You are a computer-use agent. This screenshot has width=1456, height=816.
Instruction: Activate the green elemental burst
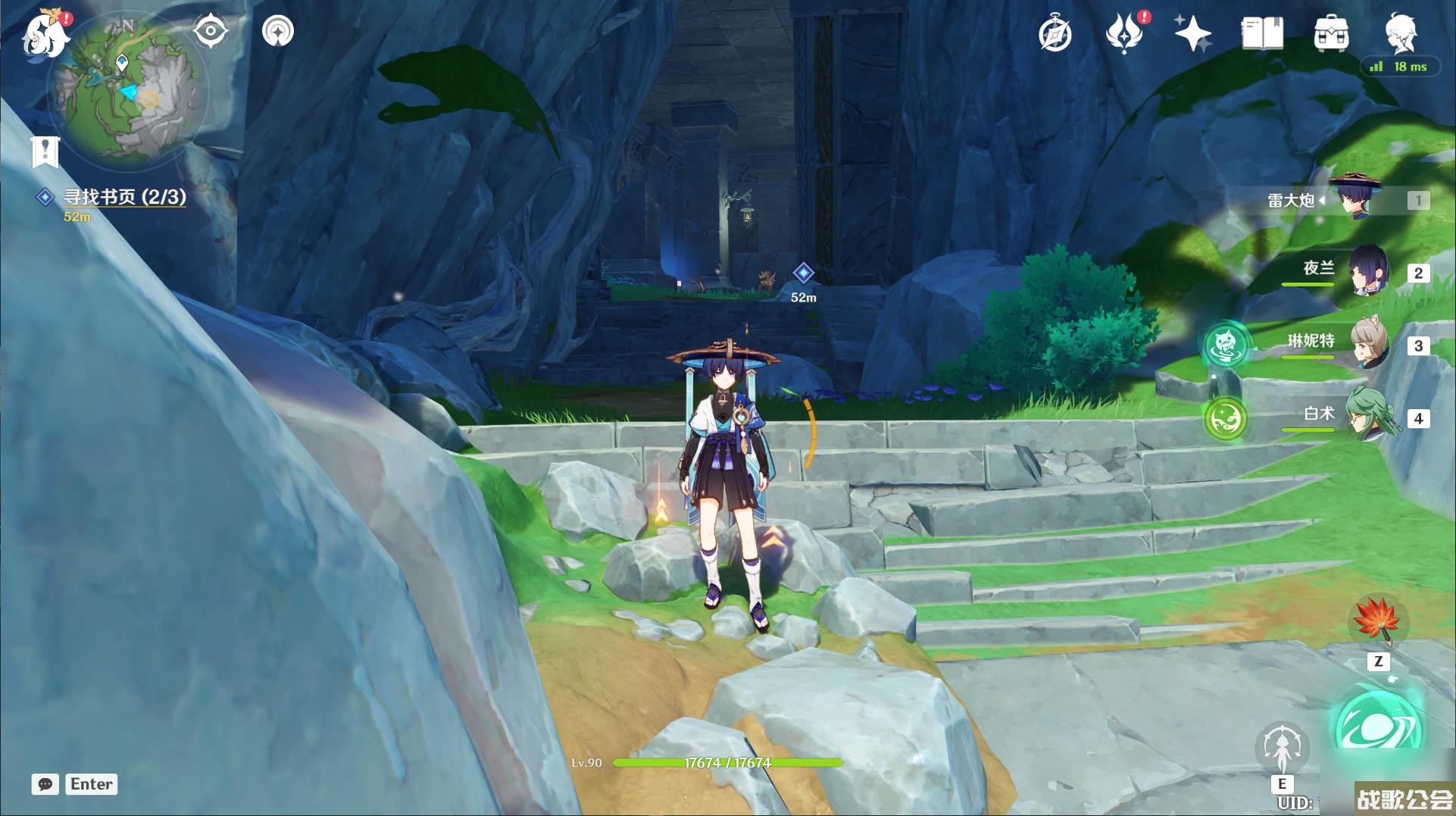coord(1377,727)
